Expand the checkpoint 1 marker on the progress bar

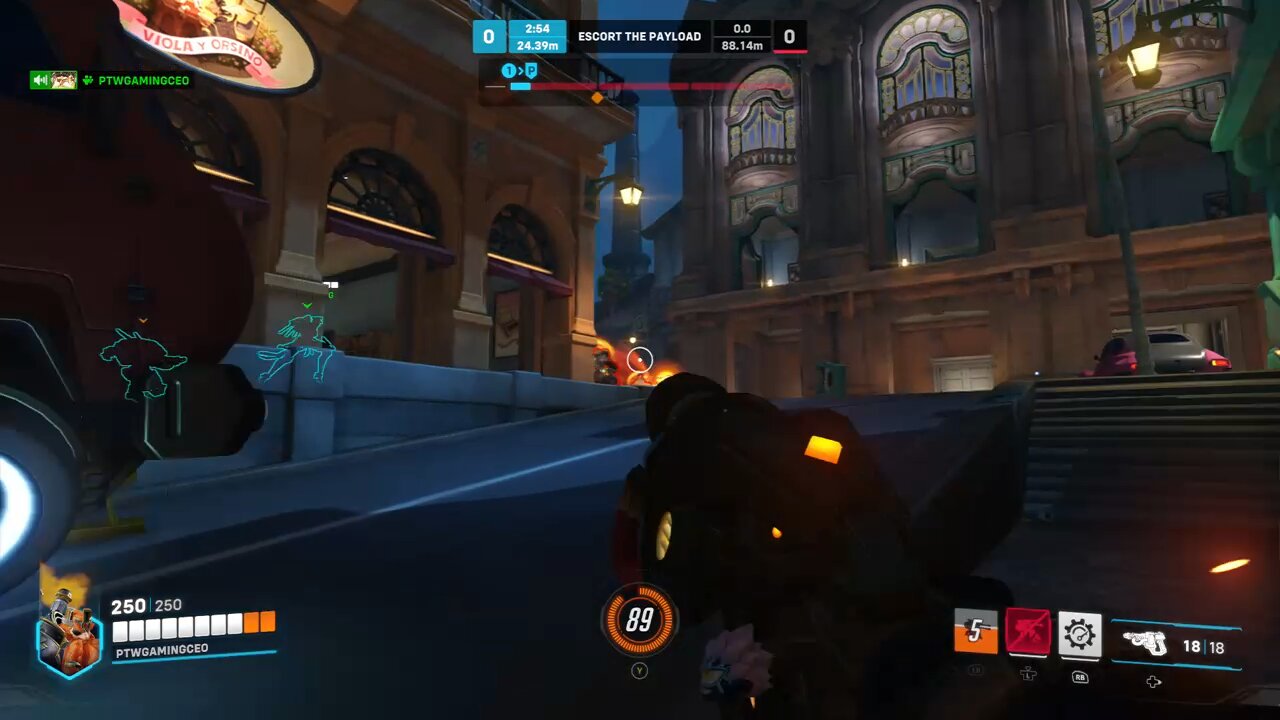click(510, 70)
